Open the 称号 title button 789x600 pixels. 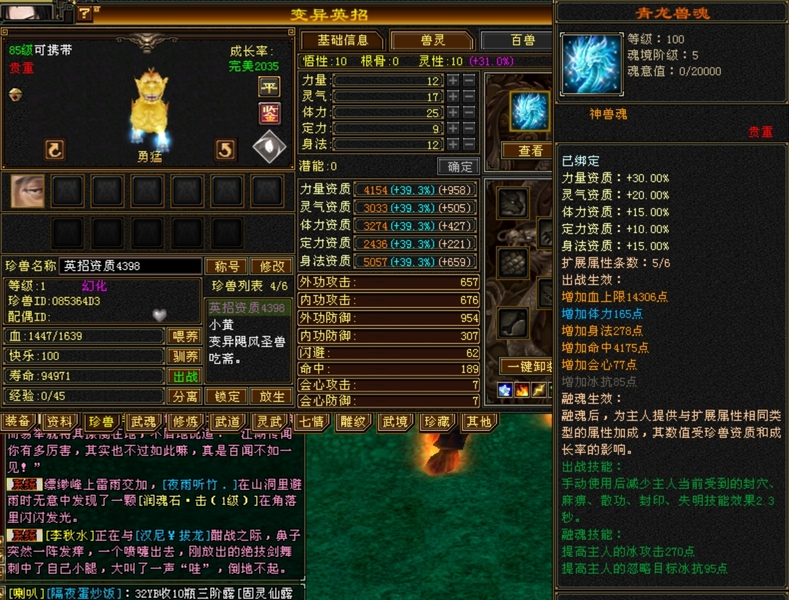tap(226, 266)
